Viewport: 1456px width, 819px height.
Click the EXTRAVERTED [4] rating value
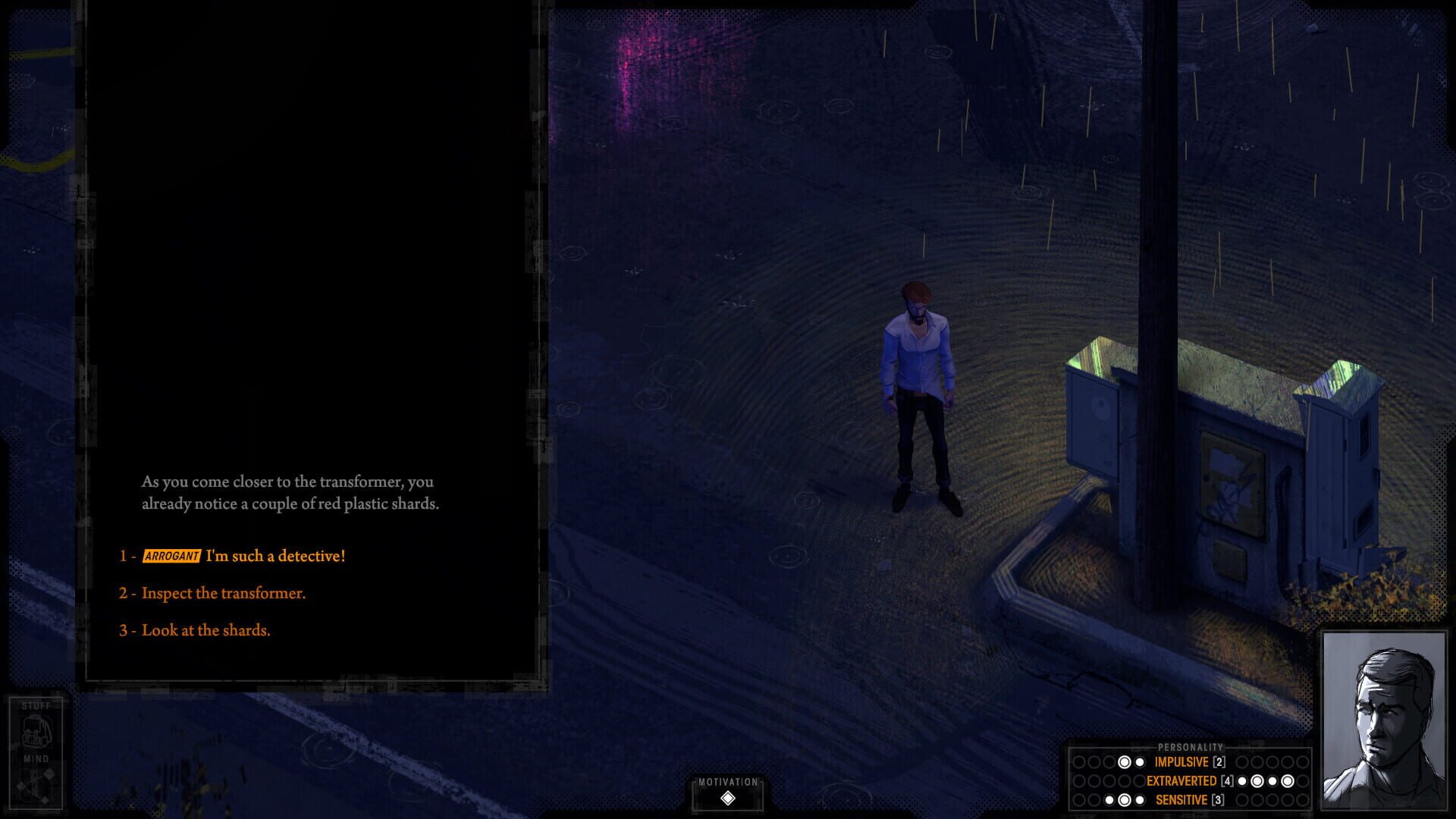tap(1227, 781)
